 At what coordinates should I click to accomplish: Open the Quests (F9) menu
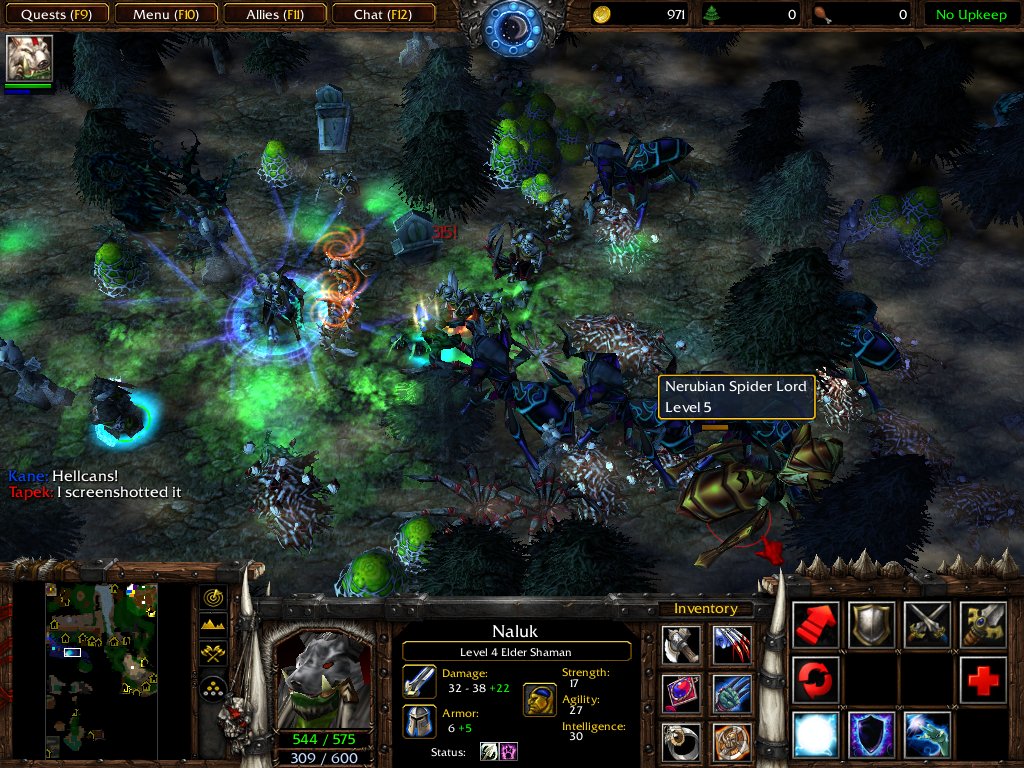[57, 15]
